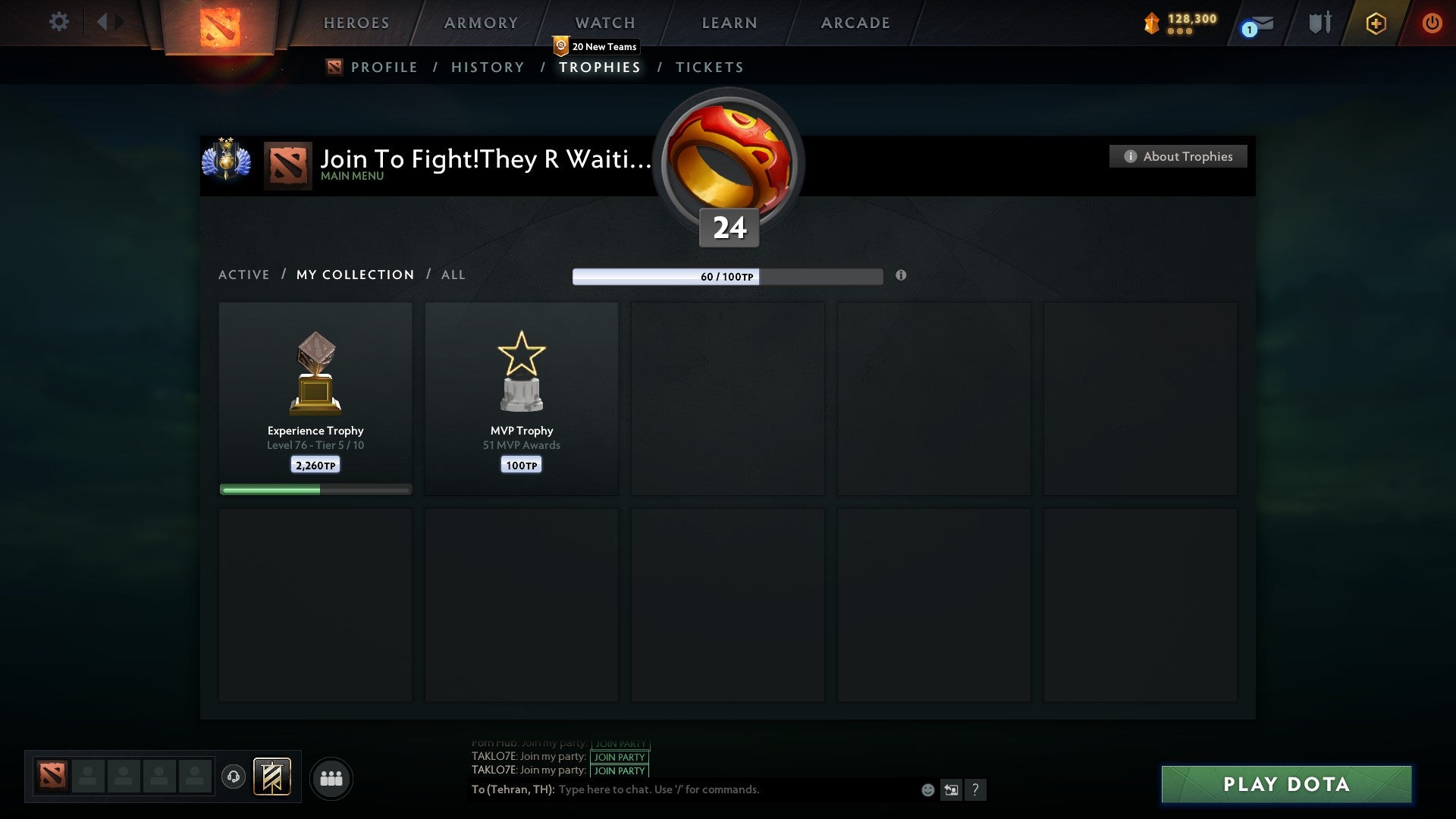The image size is (1456, 819).
Task: Open voice chat headset icon
Action: click(234, 778)
